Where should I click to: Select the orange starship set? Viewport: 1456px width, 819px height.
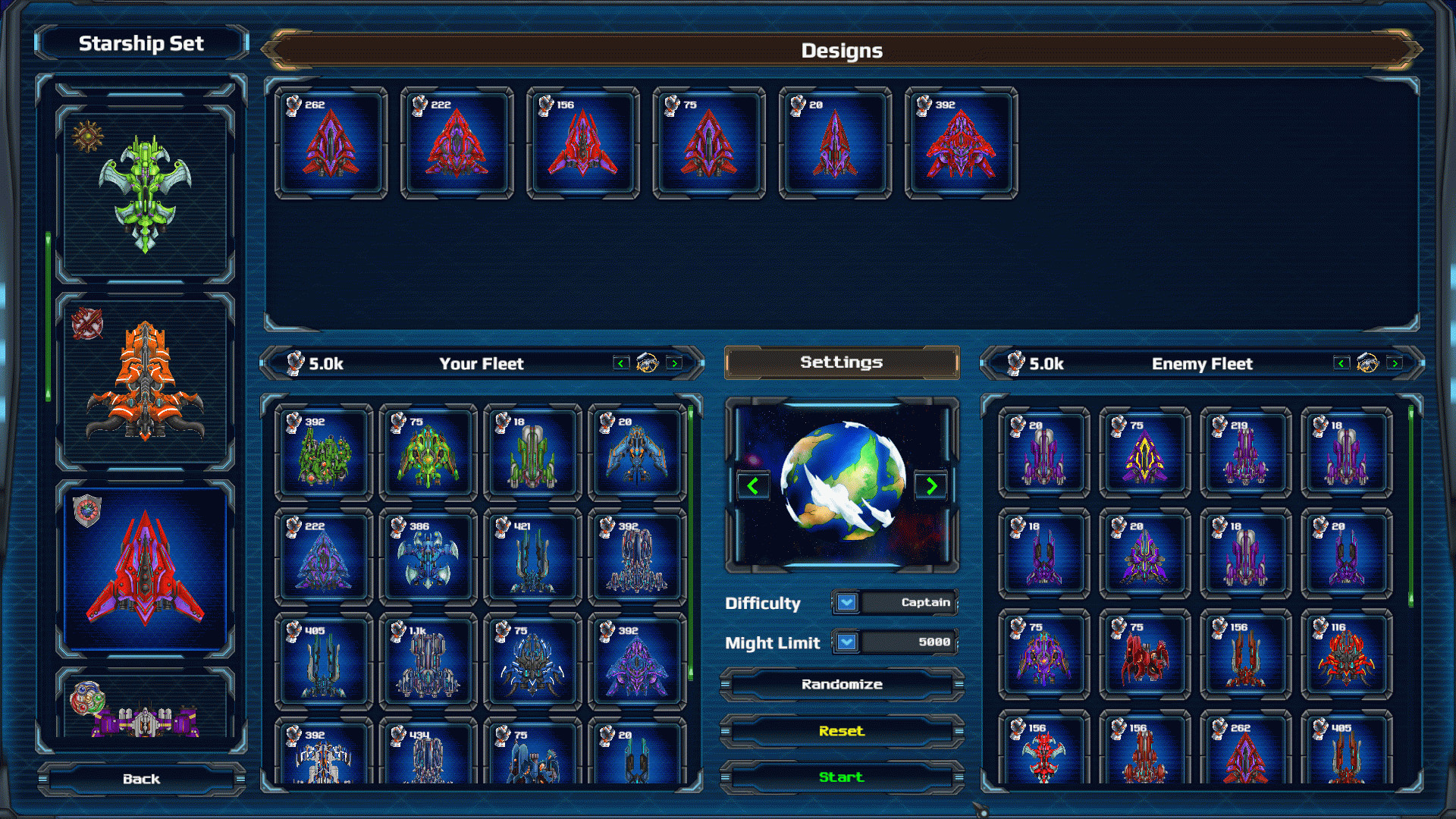click(145, 381)
